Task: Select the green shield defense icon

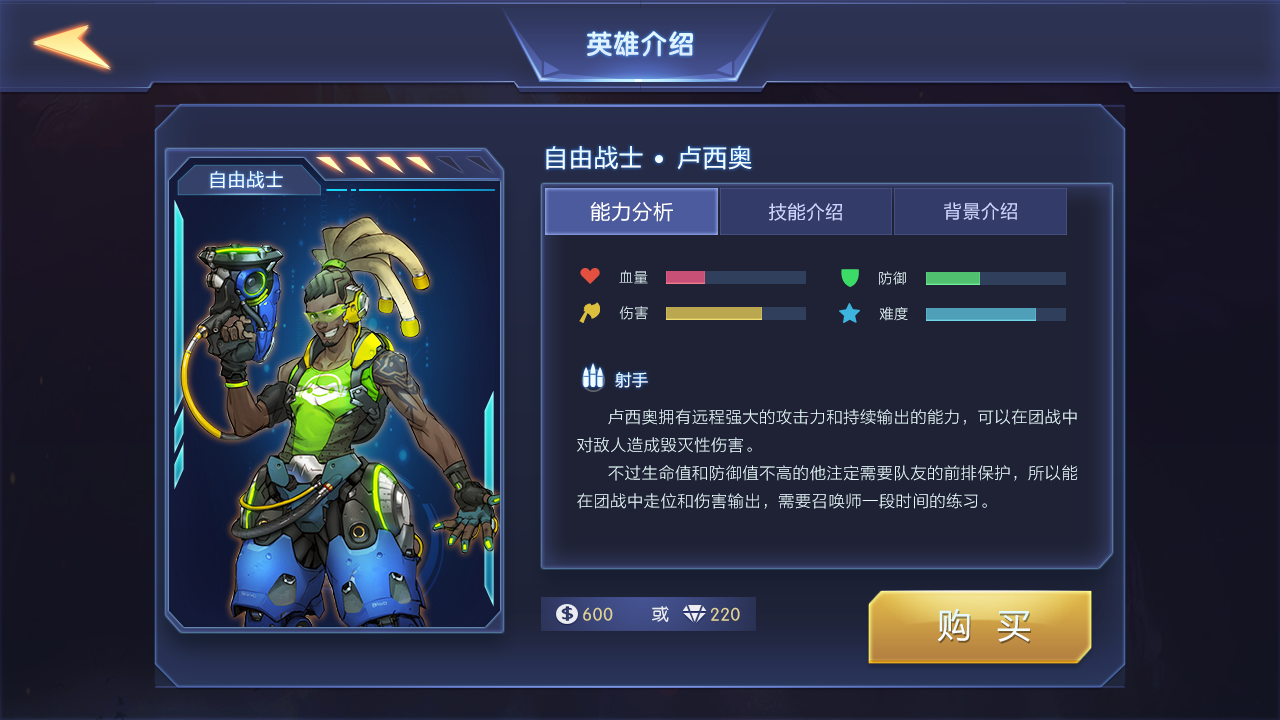Action: (851, 277)
